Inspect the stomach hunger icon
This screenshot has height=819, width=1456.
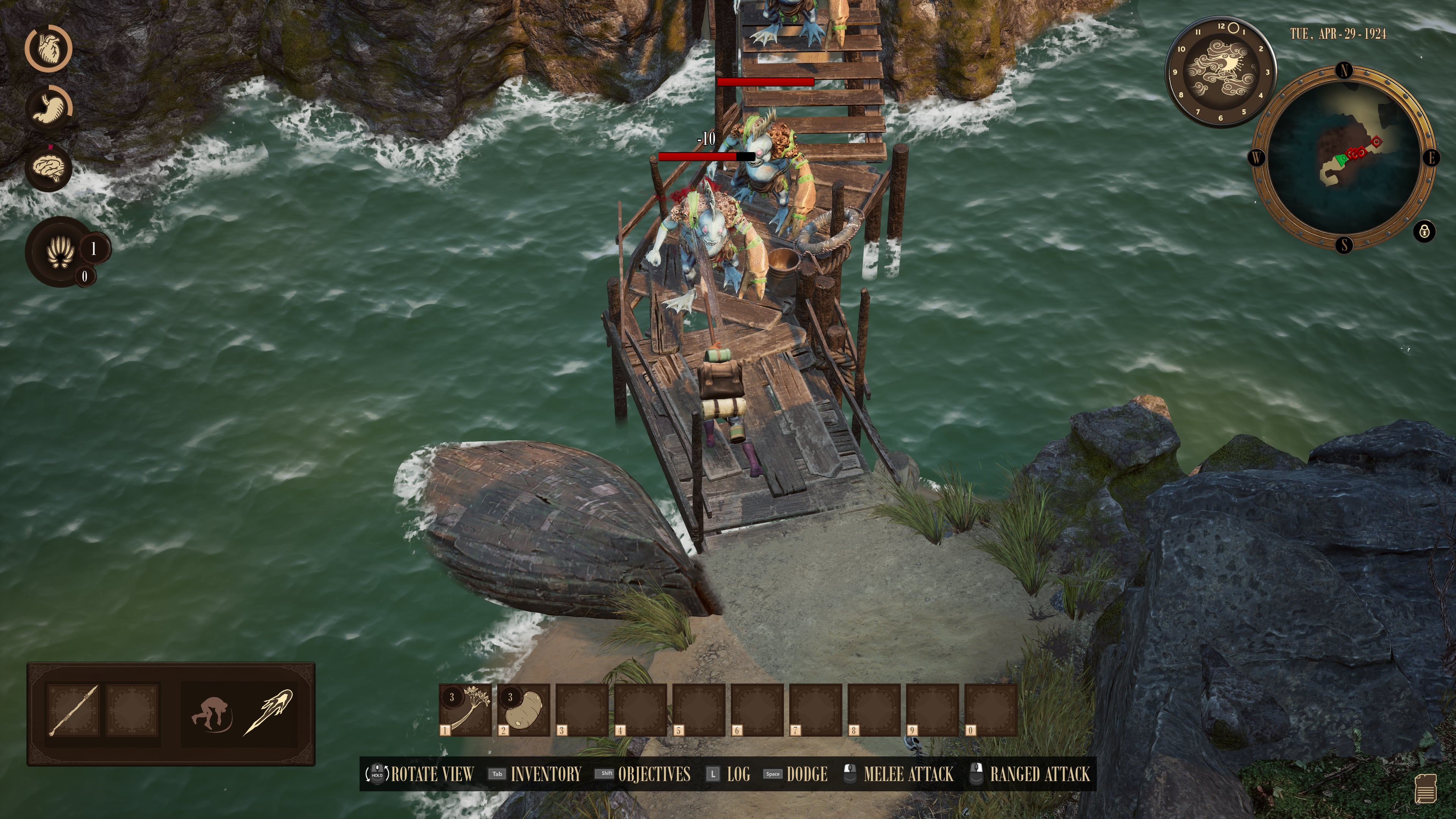tap(49, 107)
